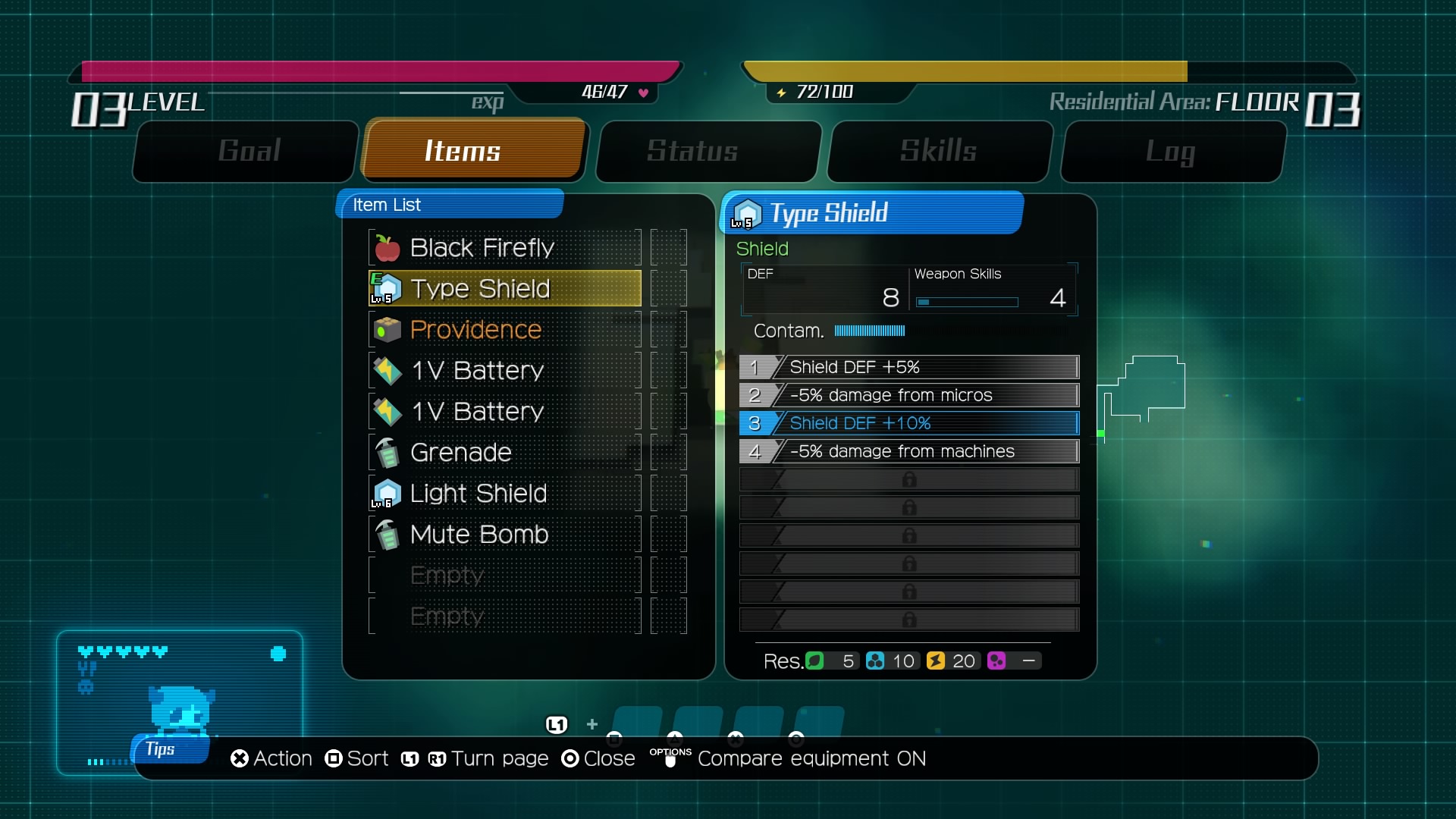The width and height of the screenshot is (1456, 819).
Task: Choose the -5% damage from machines skill
Action: [x=908, y=451]
